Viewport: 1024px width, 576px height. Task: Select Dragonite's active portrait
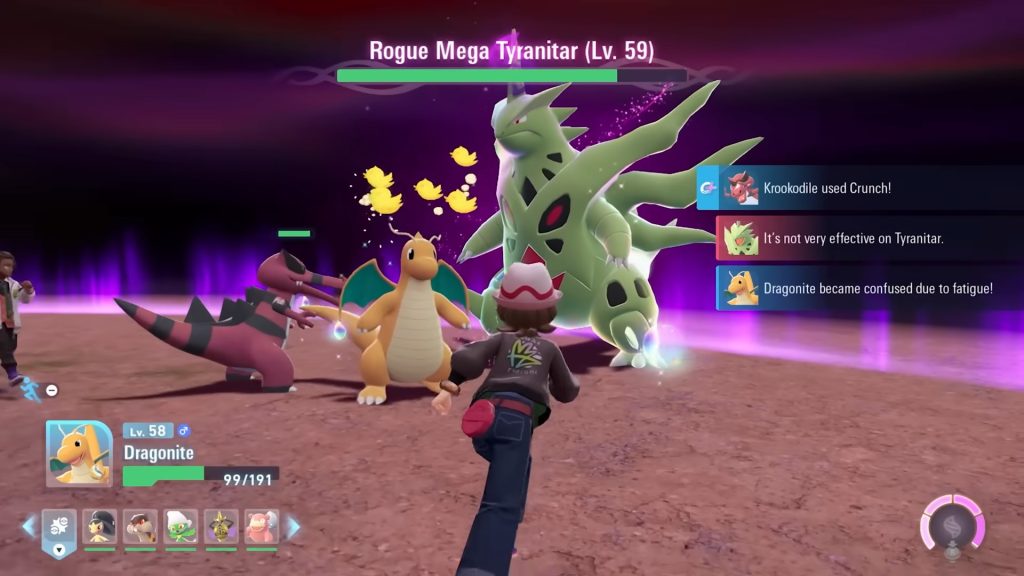pyautogui.click(x=79, y=453)
